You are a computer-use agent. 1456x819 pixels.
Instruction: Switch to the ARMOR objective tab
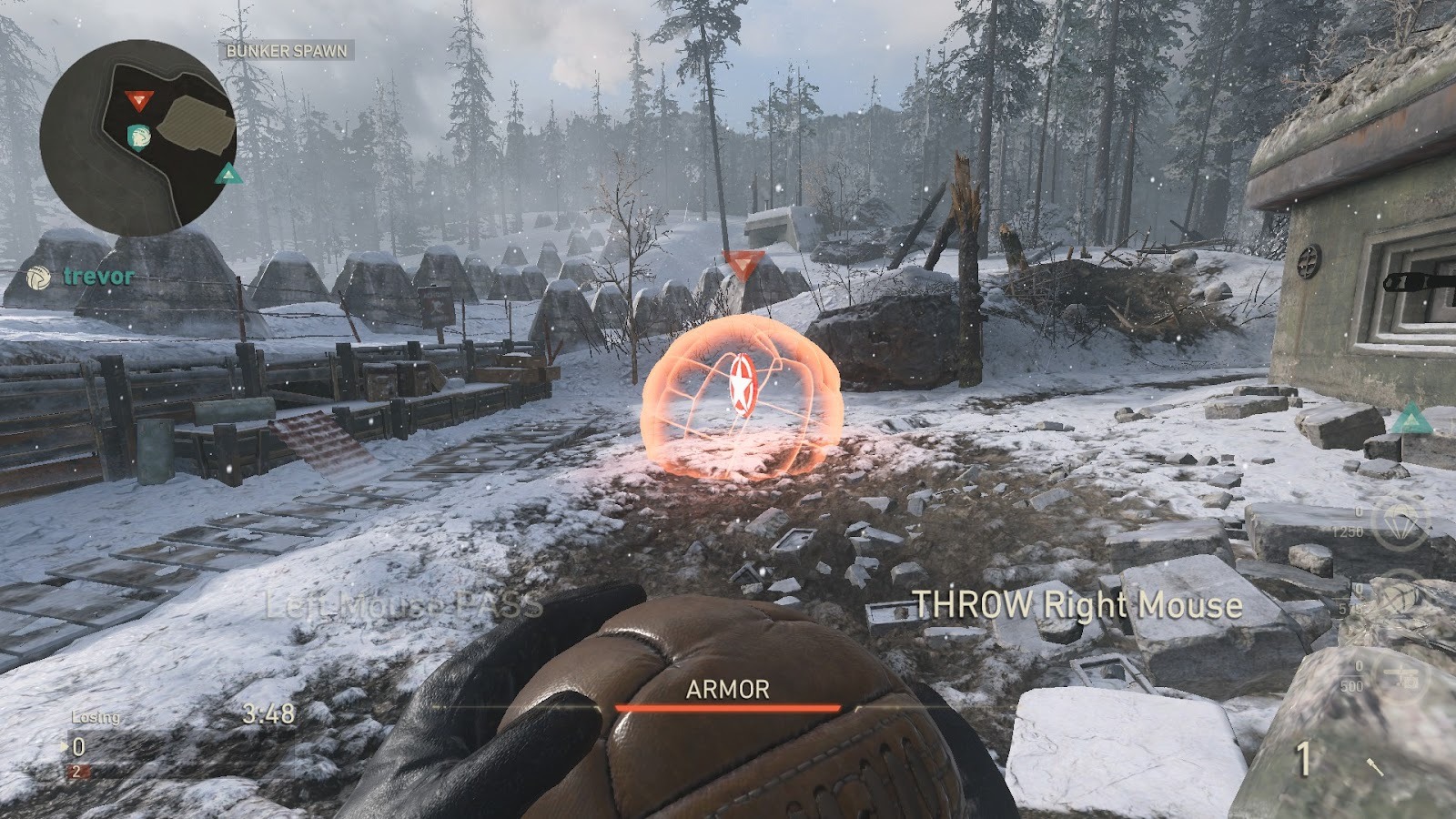pos(728,691)
